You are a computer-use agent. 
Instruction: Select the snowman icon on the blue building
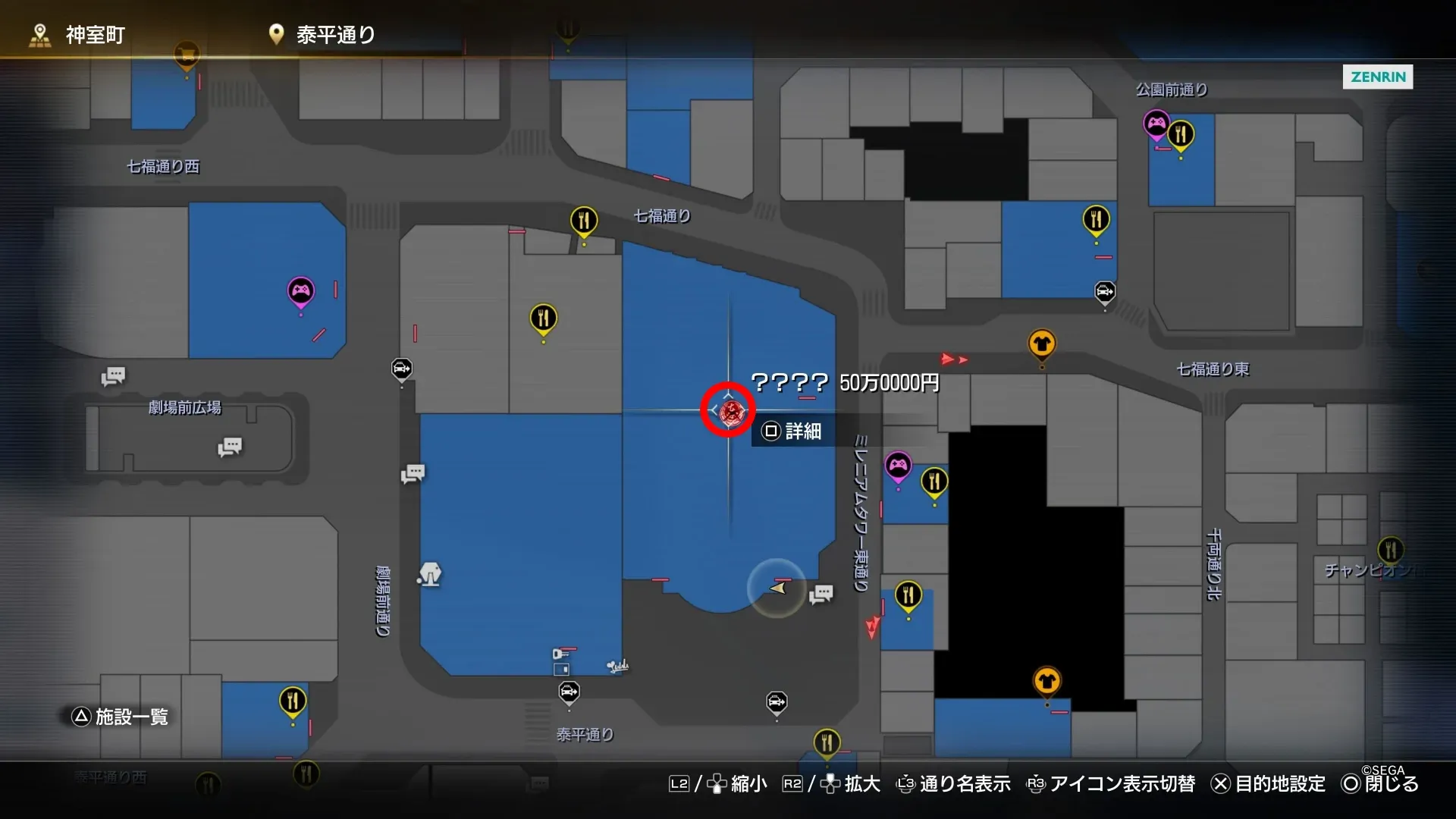tap(429, 575)
